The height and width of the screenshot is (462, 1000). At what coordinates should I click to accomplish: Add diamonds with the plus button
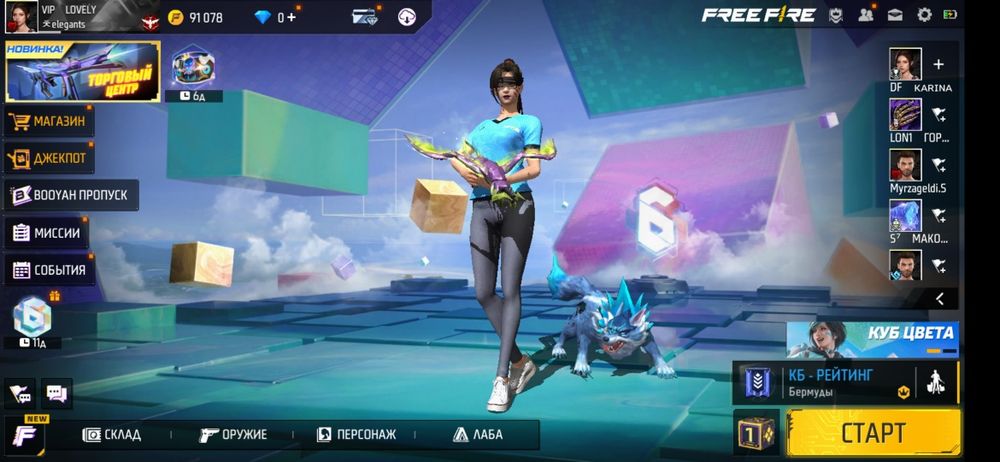click(291, 17)
